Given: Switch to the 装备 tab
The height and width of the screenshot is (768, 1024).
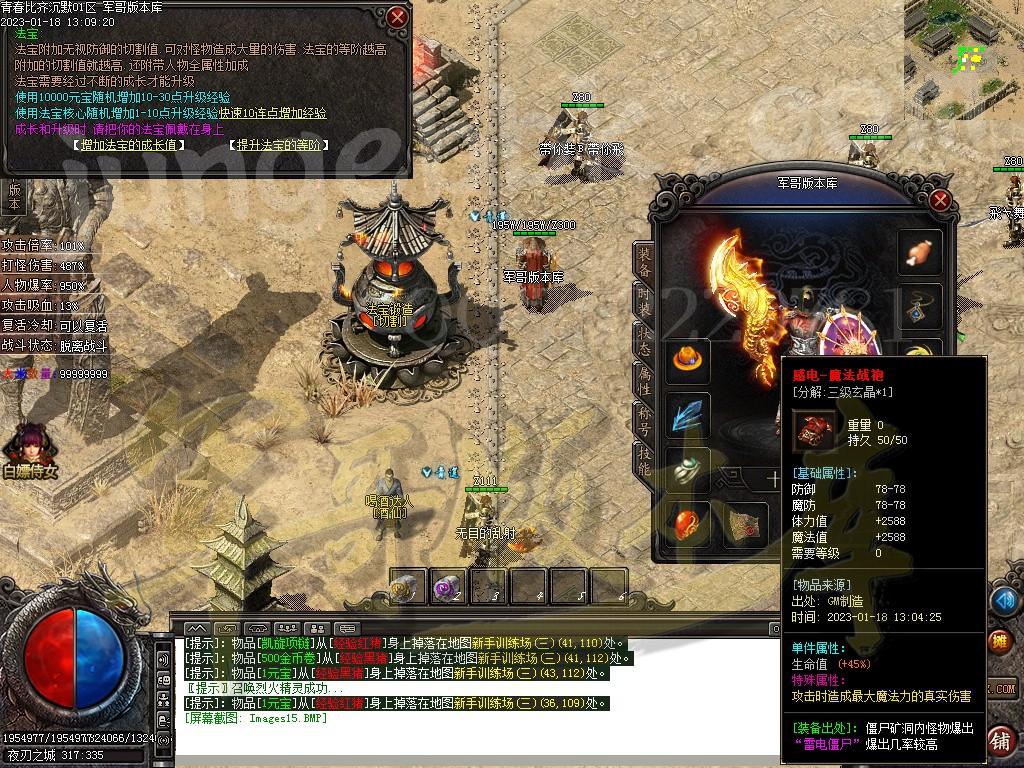Looking at the screenshot, I should coord(644,262).
